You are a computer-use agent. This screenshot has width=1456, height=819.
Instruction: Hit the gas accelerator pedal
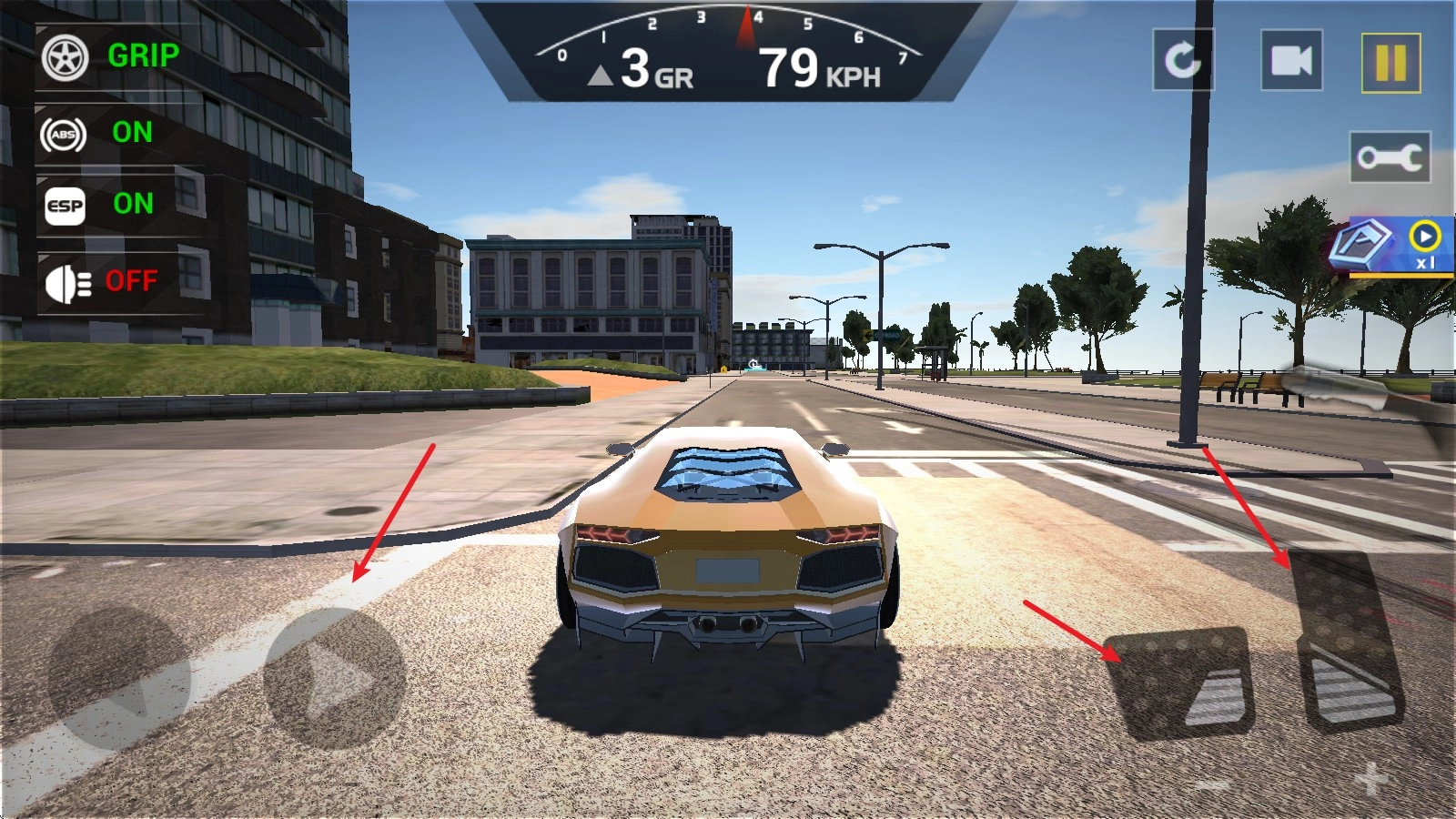point(1347,637)
